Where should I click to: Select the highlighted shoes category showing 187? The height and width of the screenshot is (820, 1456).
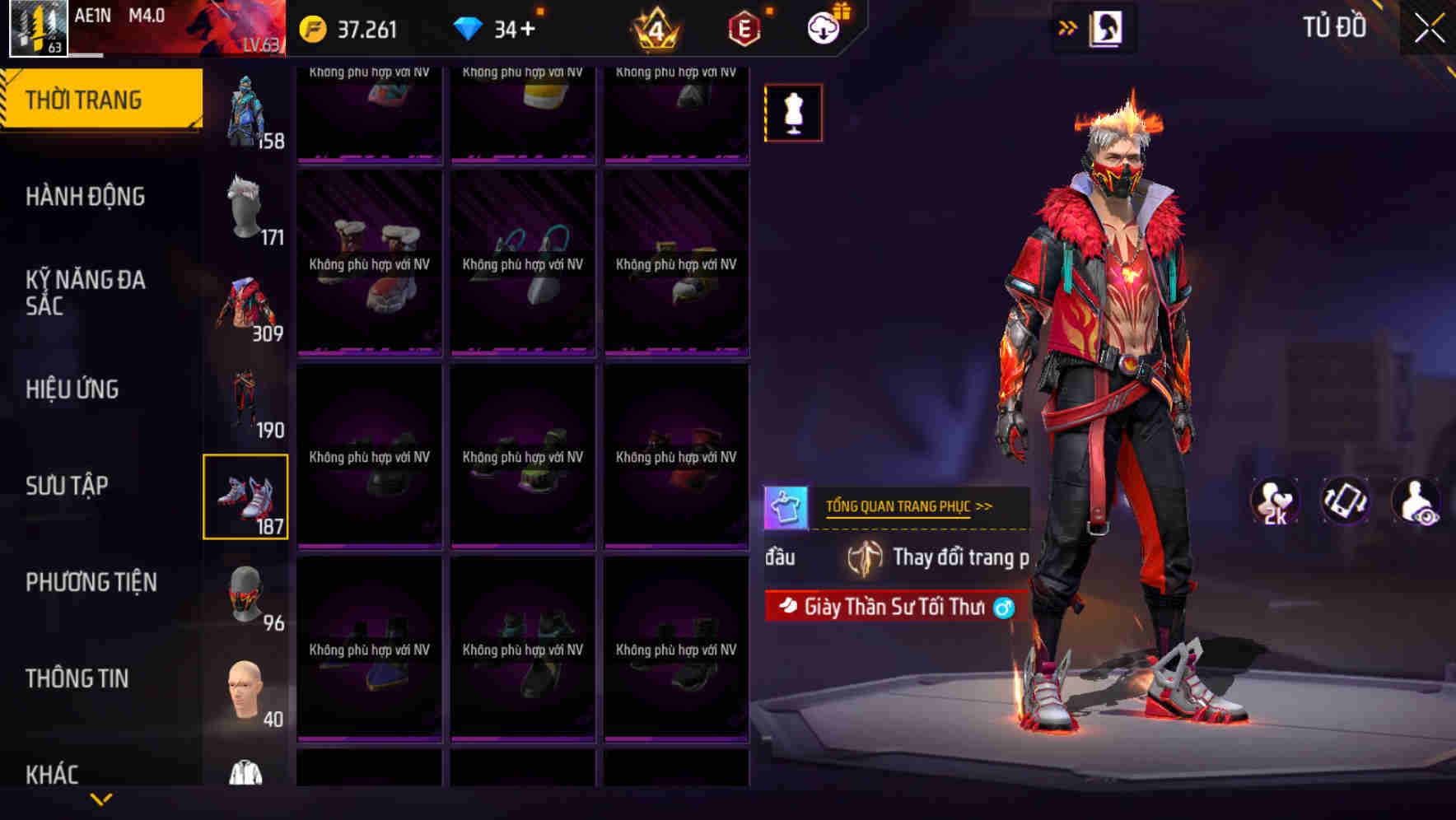pos(246,495)
